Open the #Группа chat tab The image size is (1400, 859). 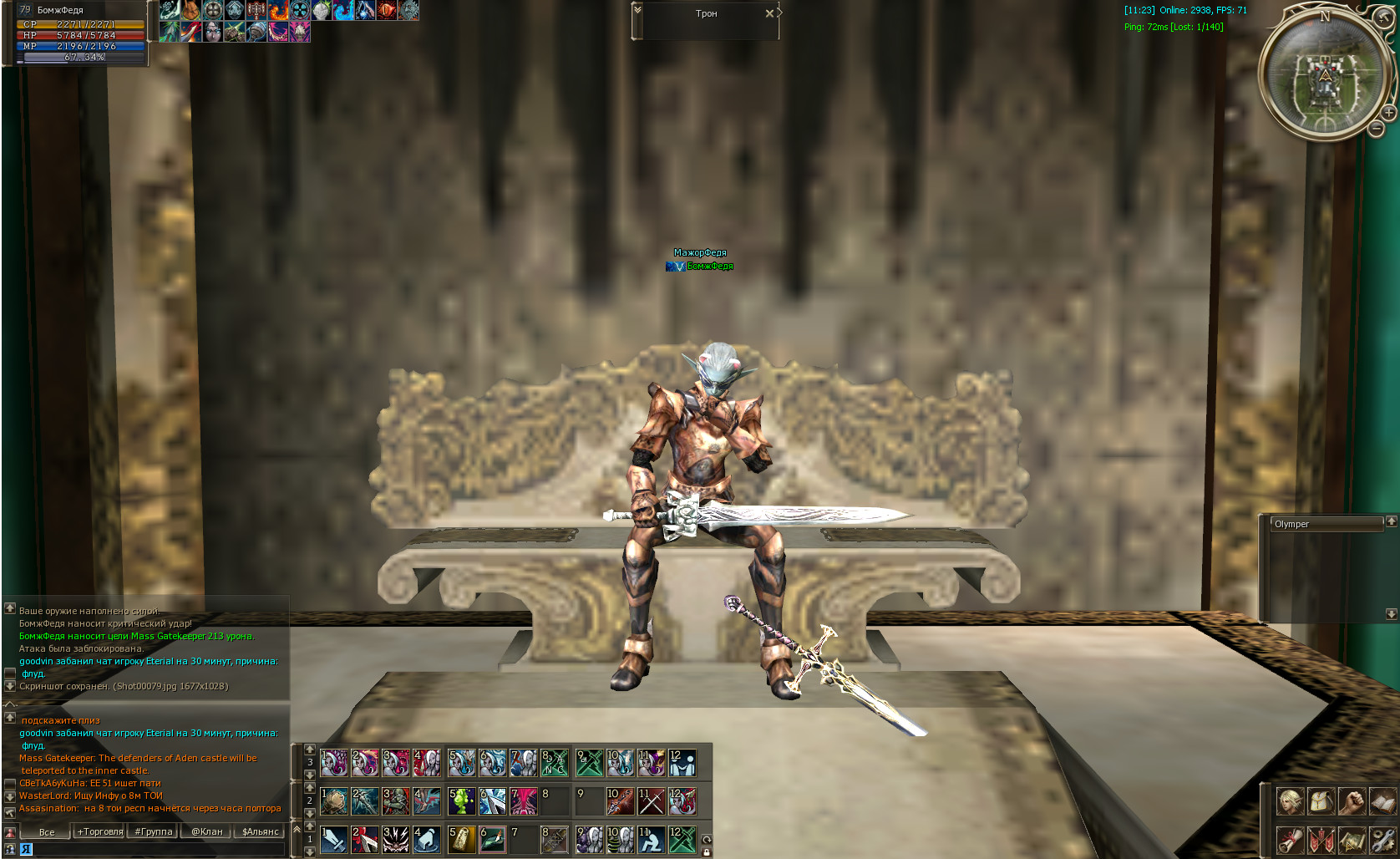(154, 831)
